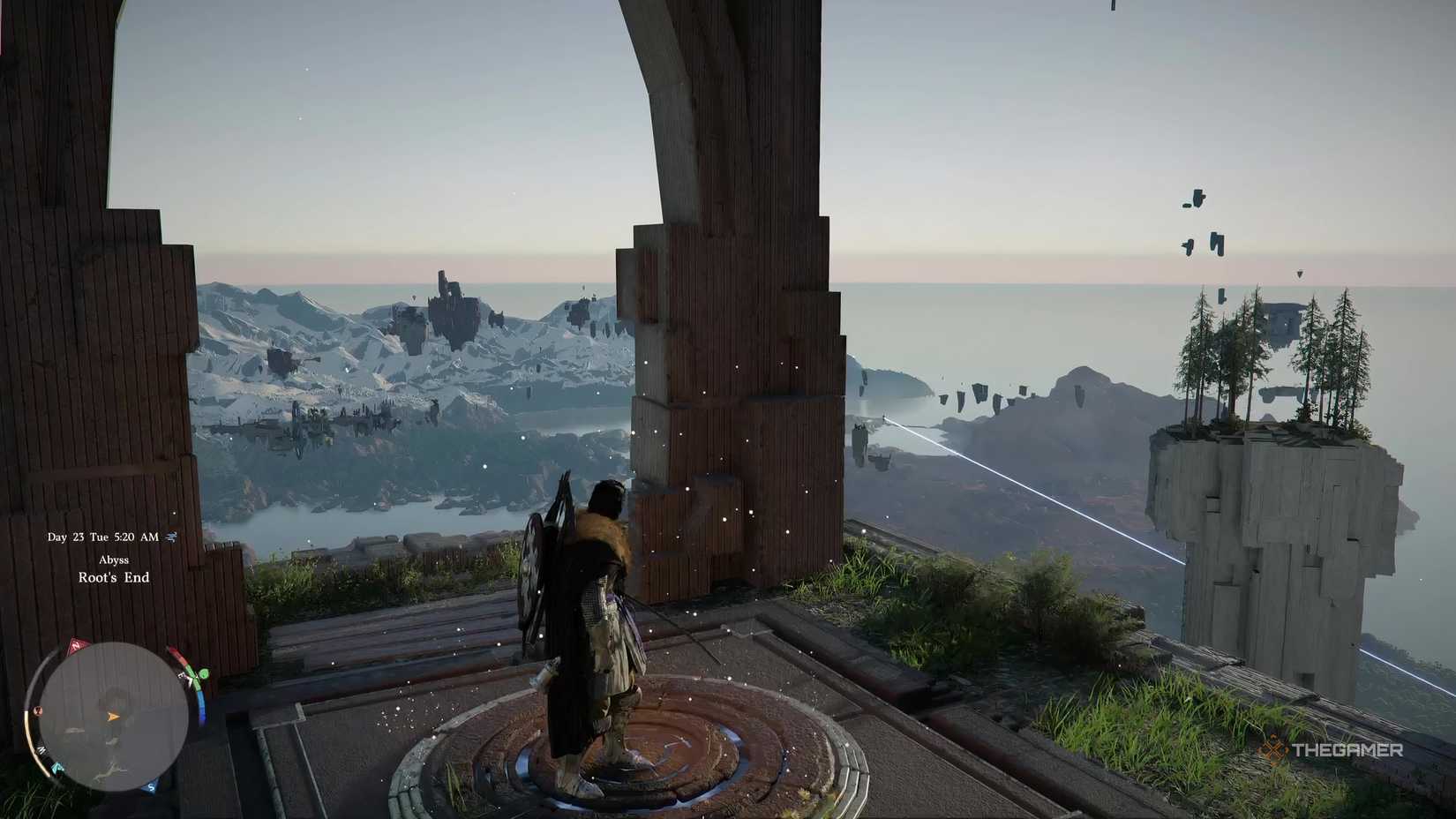Open the Root's End location label
The width and height of the screenshot is (1456, 819).
(x=112, y=578)
